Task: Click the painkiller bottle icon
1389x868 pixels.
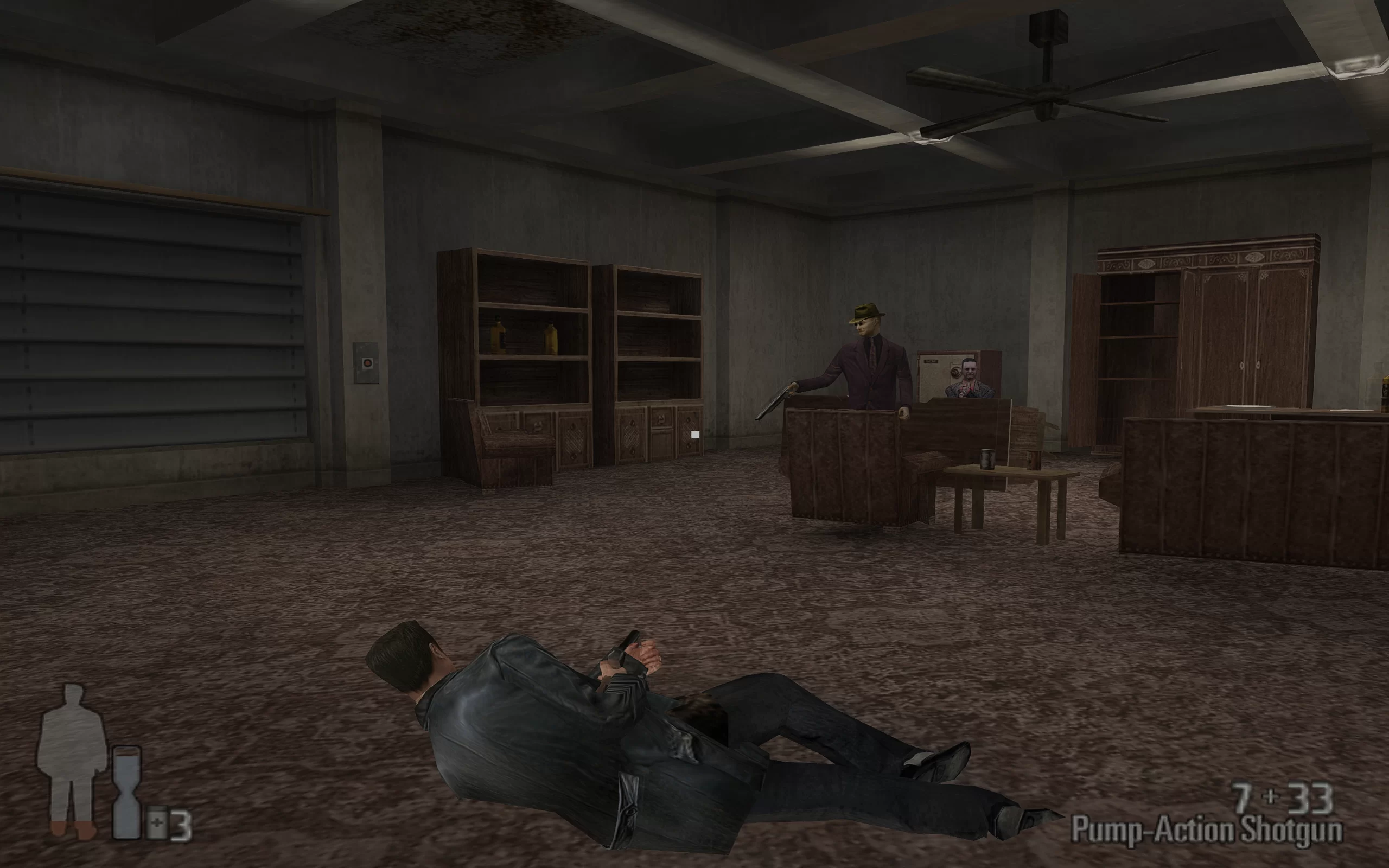Action: (157, 825)
